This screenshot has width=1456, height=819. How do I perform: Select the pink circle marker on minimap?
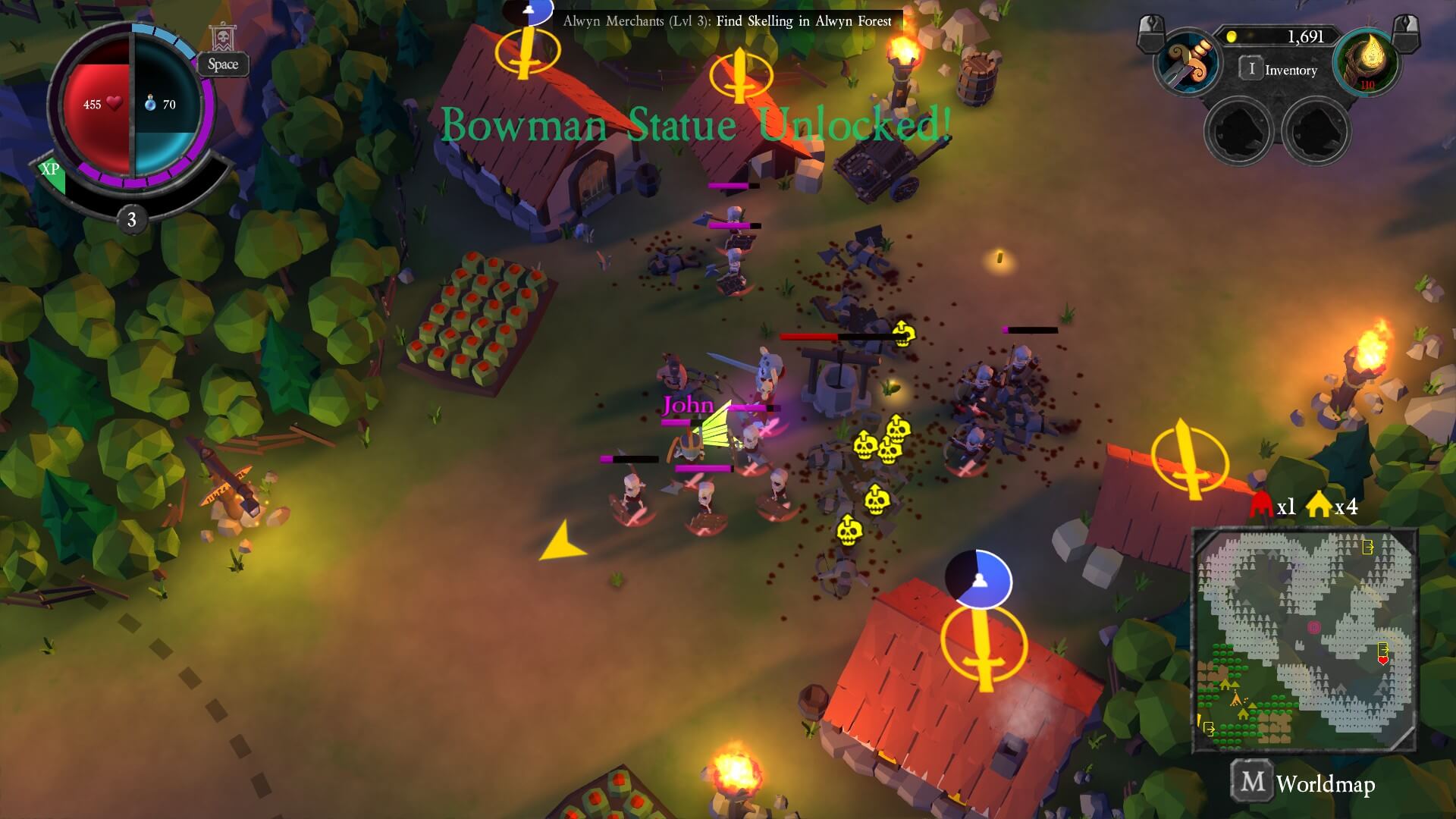point(1314,627)
